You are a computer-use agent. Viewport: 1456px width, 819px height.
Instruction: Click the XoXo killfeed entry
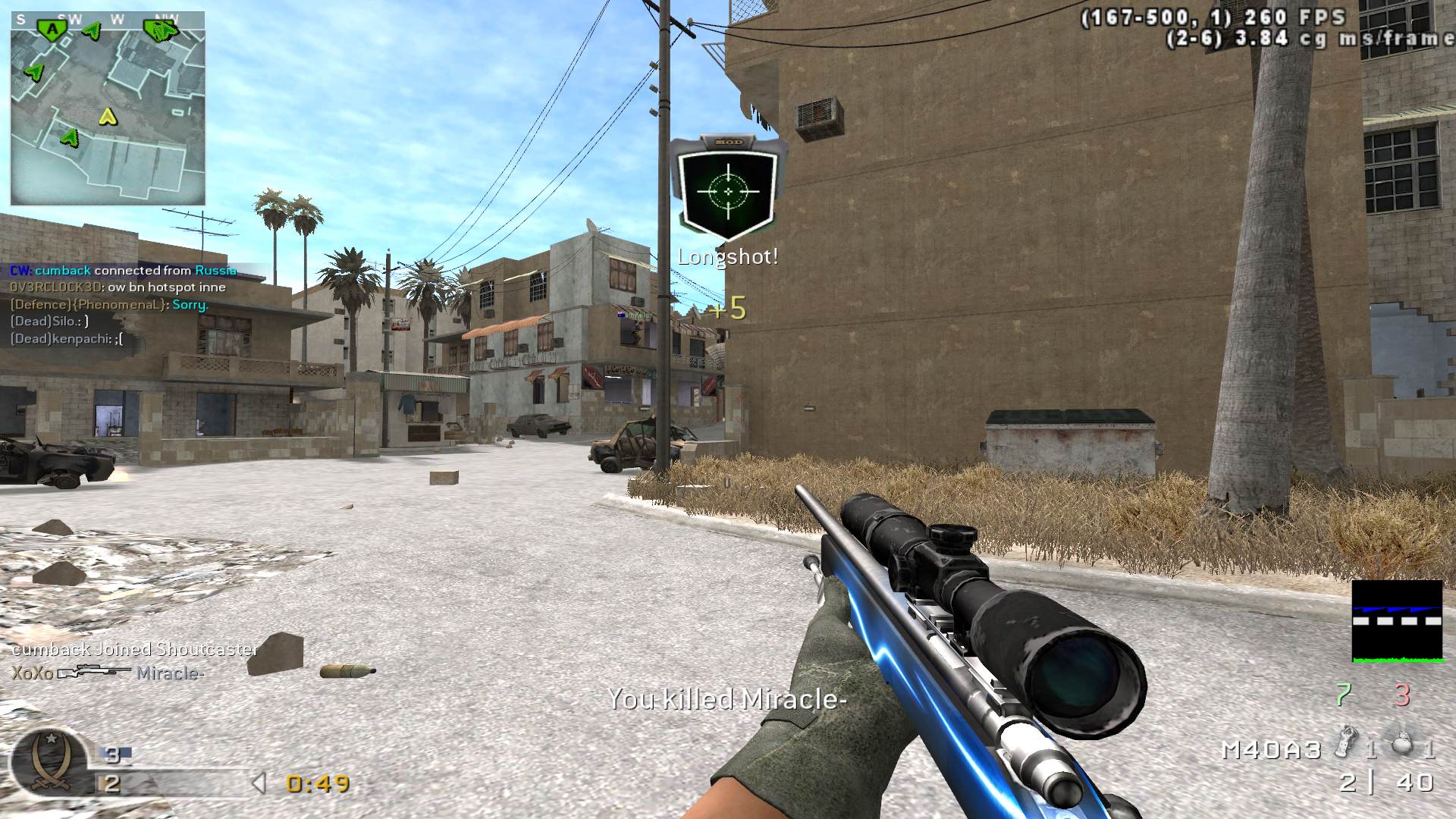[108, 673]
